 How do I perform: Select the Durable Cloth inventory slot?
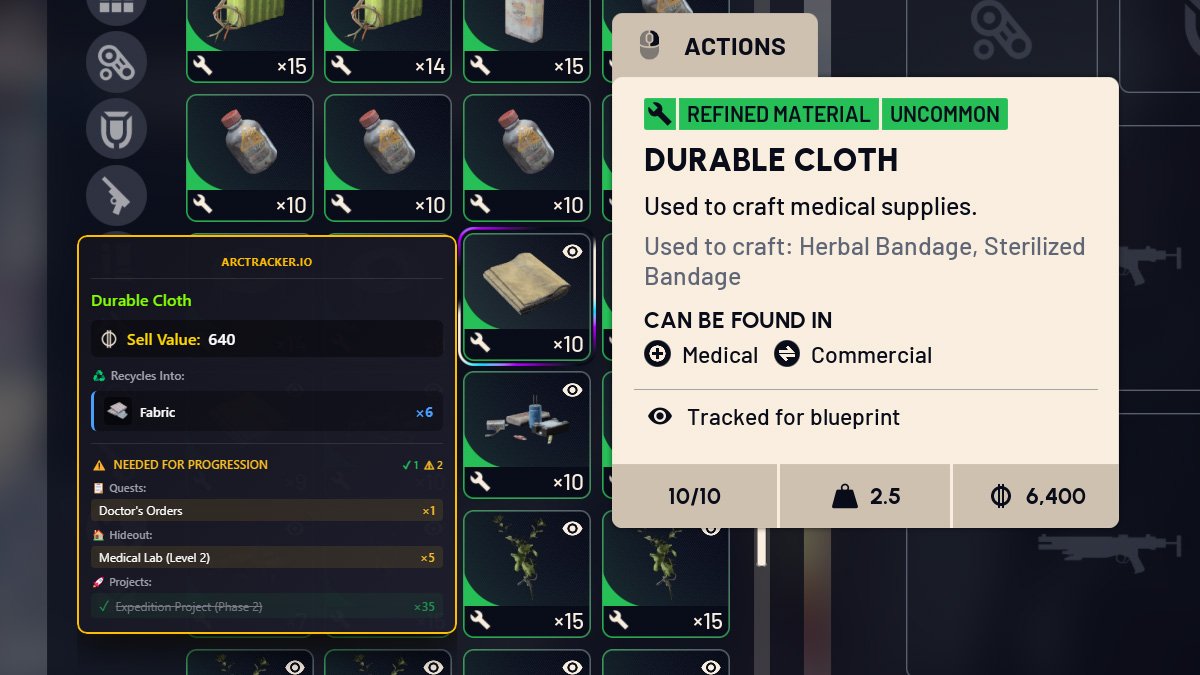click(526, 296)
